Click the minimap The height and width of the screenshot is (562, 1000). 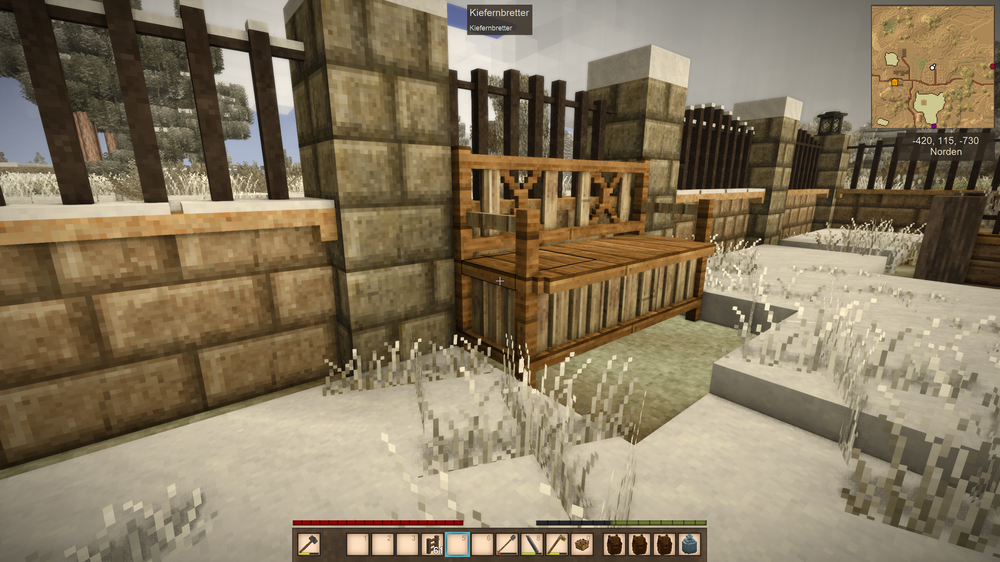click(932, 66)
